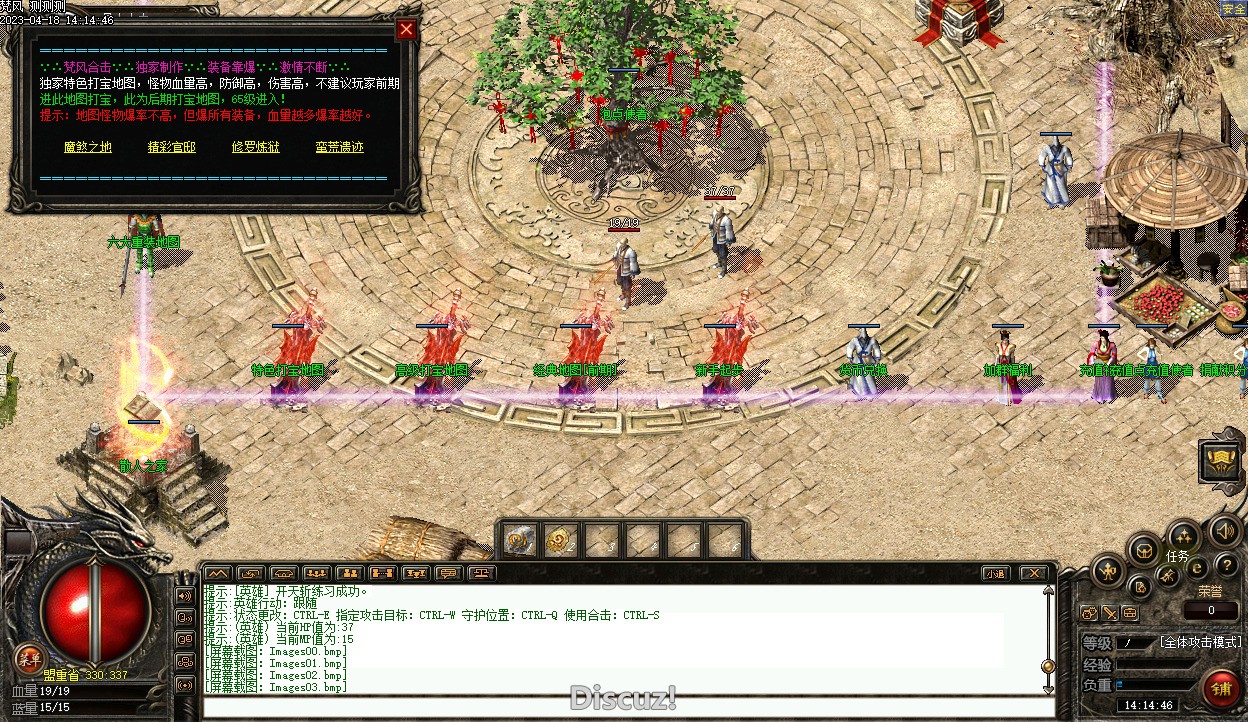This screenshot has height=722, width=1248.
Task: Click the round 菜单 menu button
Action: pyautogui.click(x=29, y=659)
